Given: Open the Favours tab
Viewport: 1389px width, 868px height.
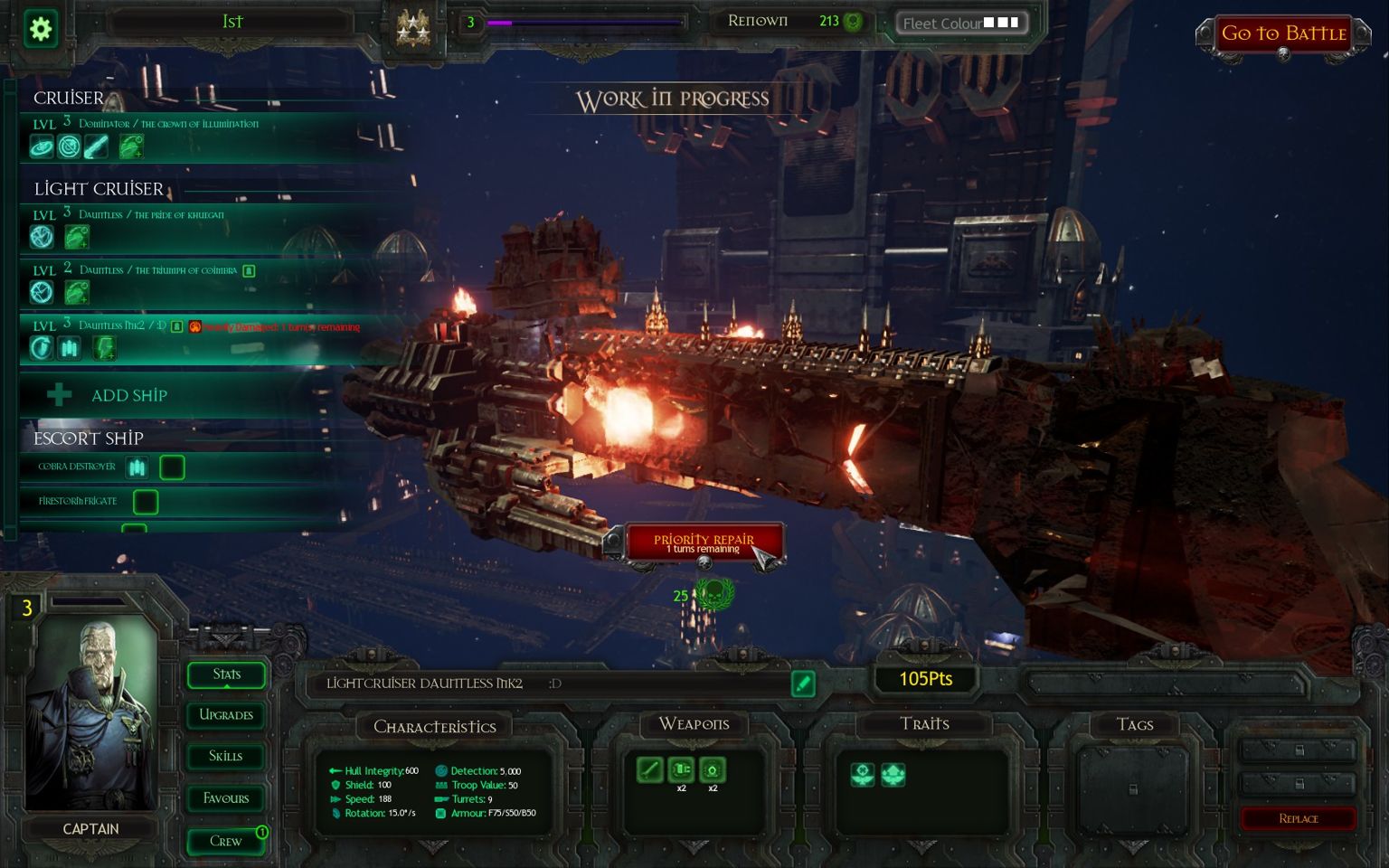Looking at the screenshot, I should 226,798.
